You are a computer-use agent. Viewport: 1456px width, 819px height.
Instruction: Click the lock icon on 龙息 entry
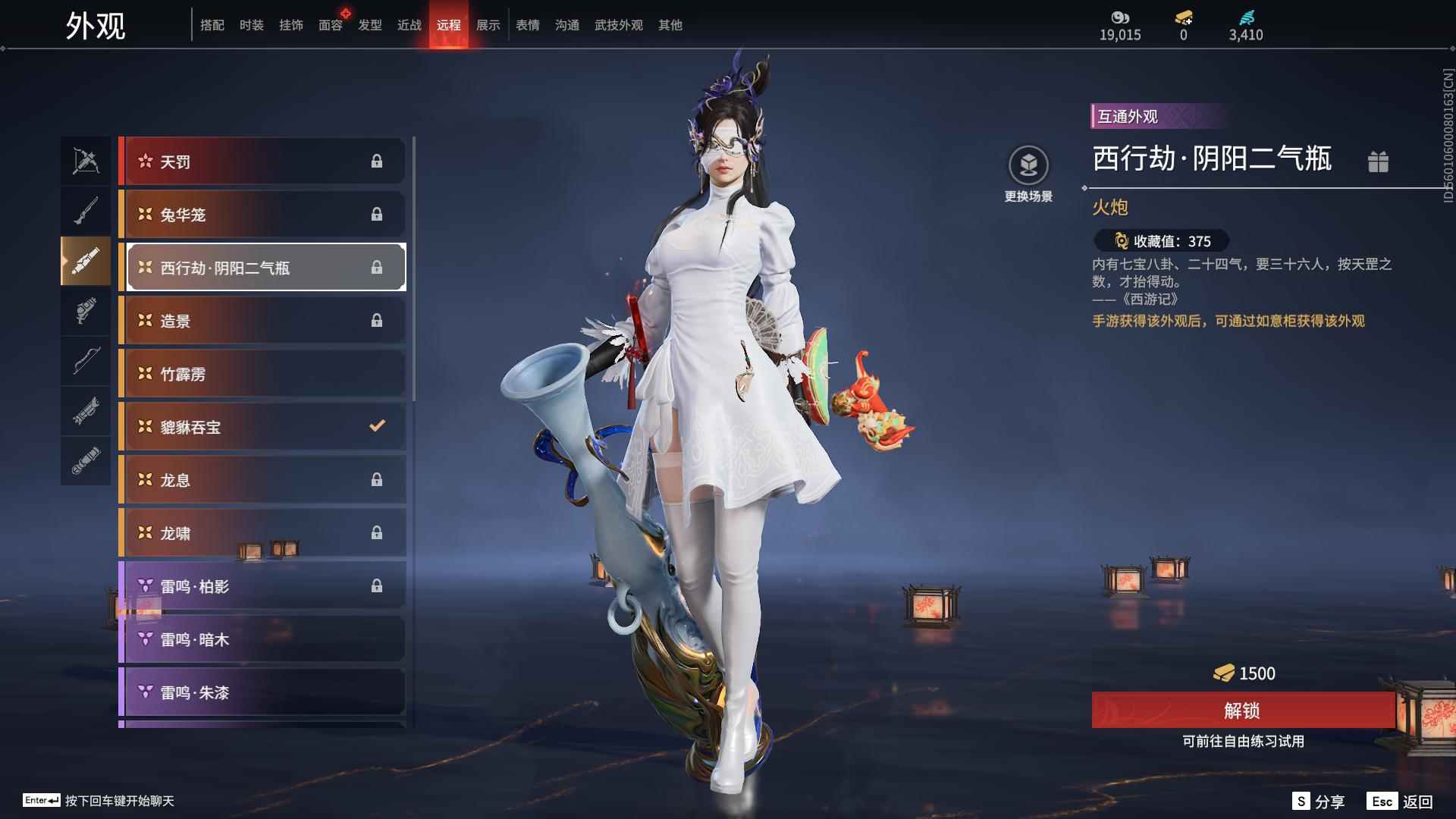pyautogui.click(x=378, y=479)
